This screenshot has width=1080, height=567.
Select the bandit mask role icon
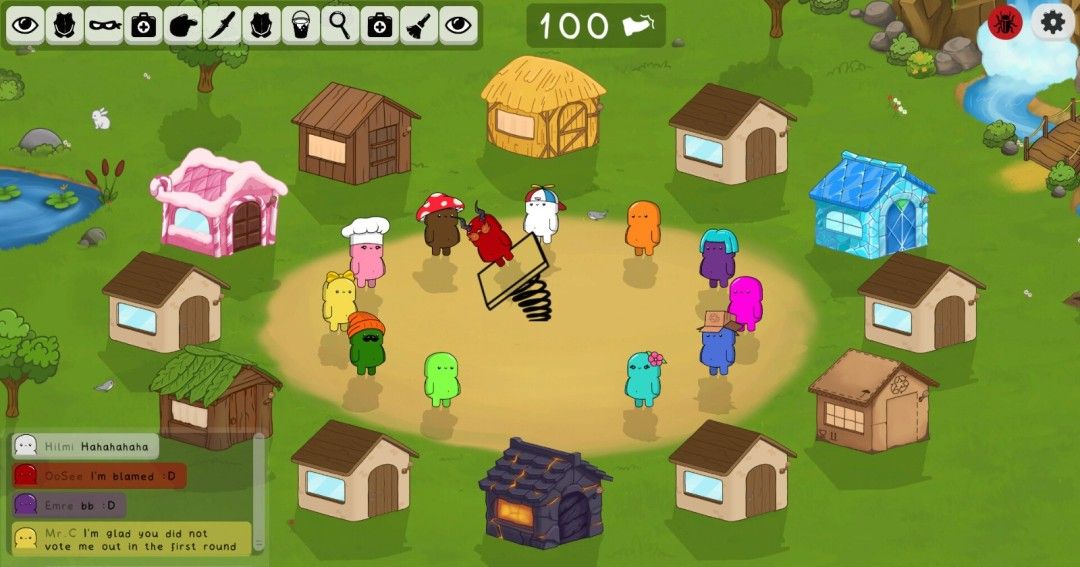click(x=104, y=25)
